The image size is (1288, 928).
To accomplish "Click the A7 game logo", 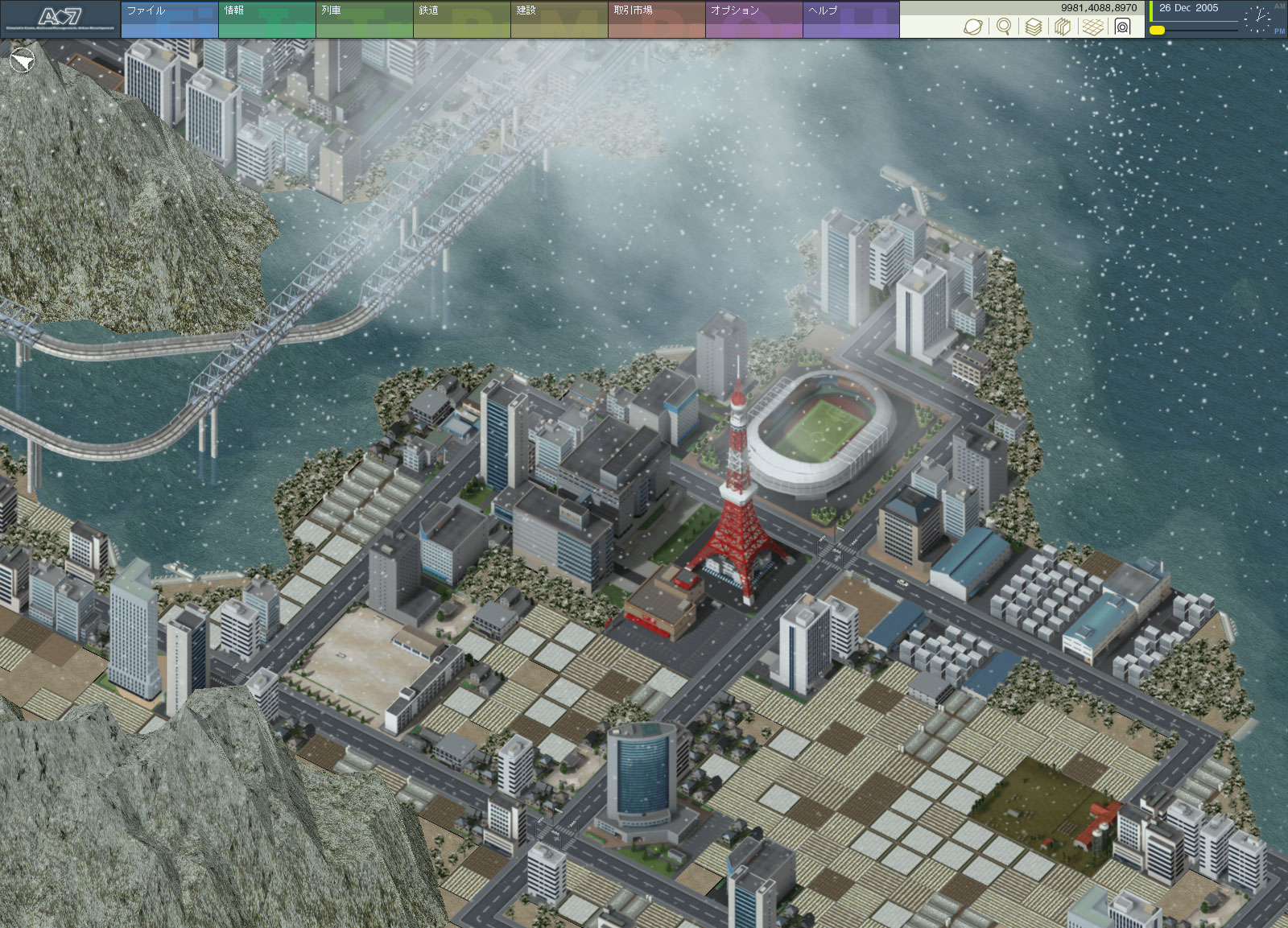I will coord(60,19).
